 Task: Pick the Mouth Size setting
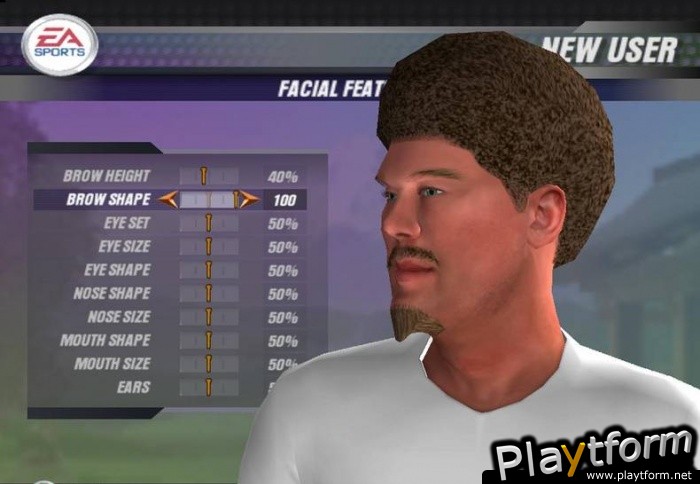(x=112, y=364)
